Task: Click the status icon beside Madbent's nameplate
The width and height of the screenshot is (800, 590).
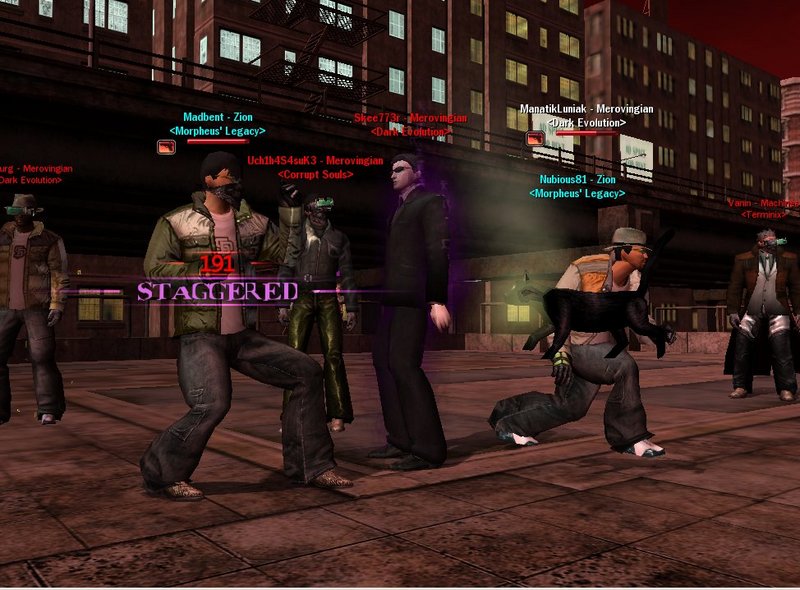Action: [166, 147]
